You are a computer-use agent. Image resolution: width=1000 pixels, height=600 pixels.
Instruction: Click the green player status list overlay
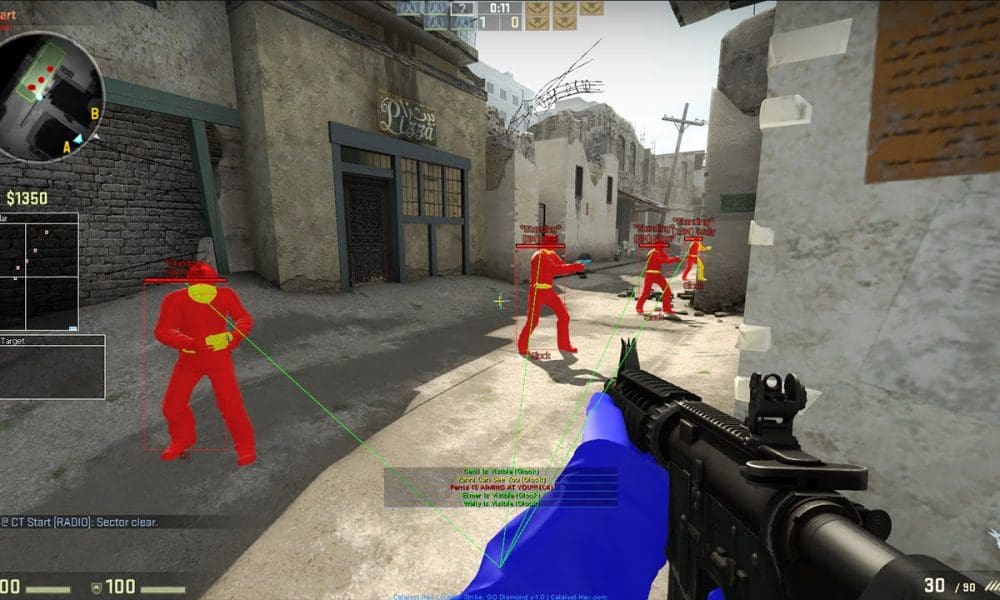500,487
